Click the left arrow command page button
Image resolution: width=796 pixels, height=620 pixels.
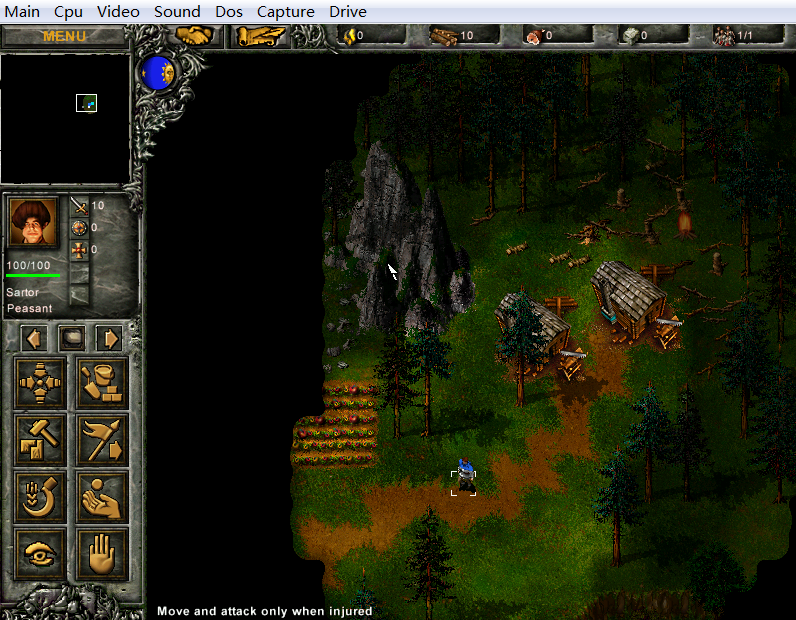click(33, 338)
